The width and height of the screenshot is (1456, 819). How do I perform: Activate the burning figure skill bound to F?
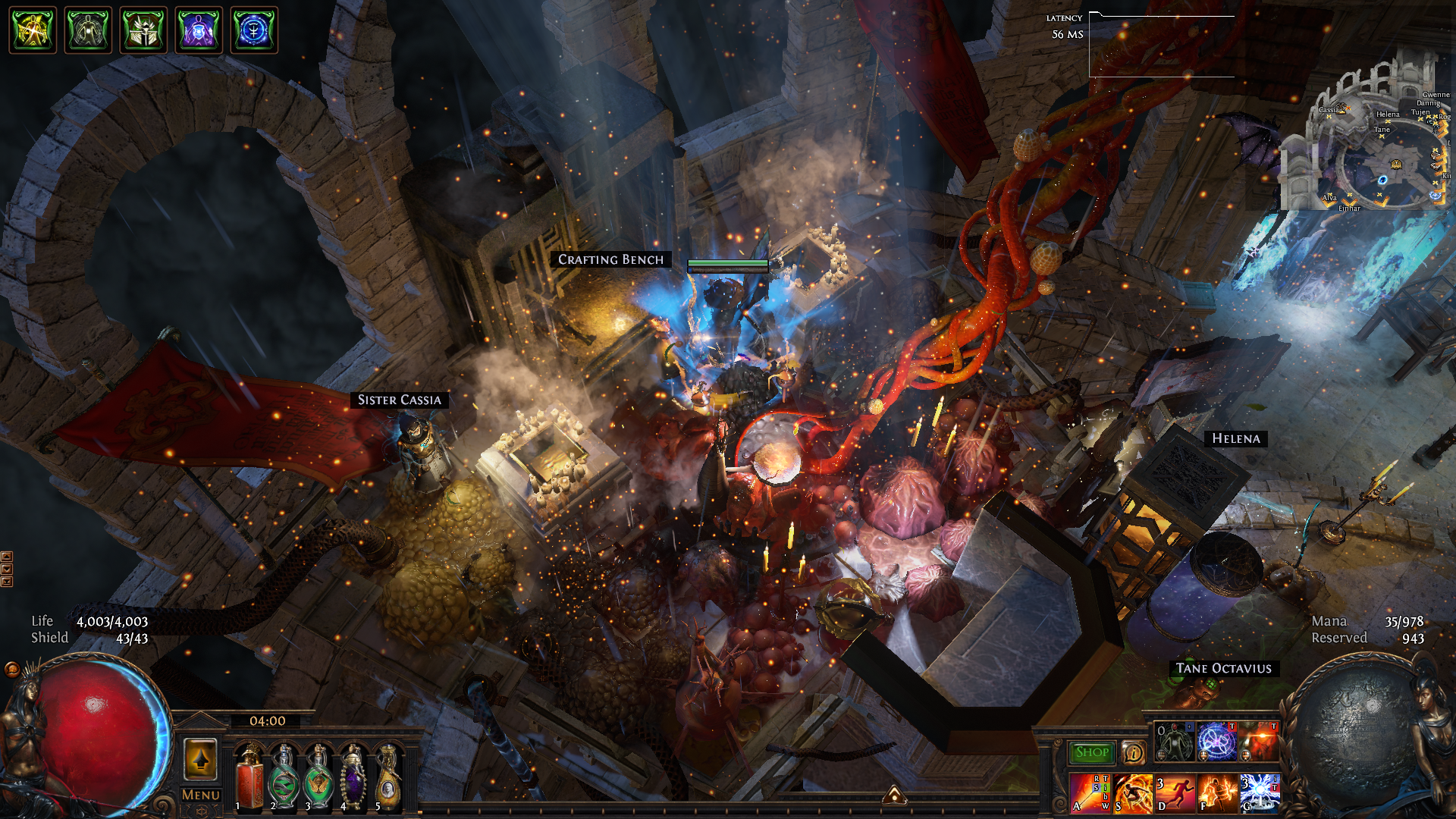tap(1217, 792)
